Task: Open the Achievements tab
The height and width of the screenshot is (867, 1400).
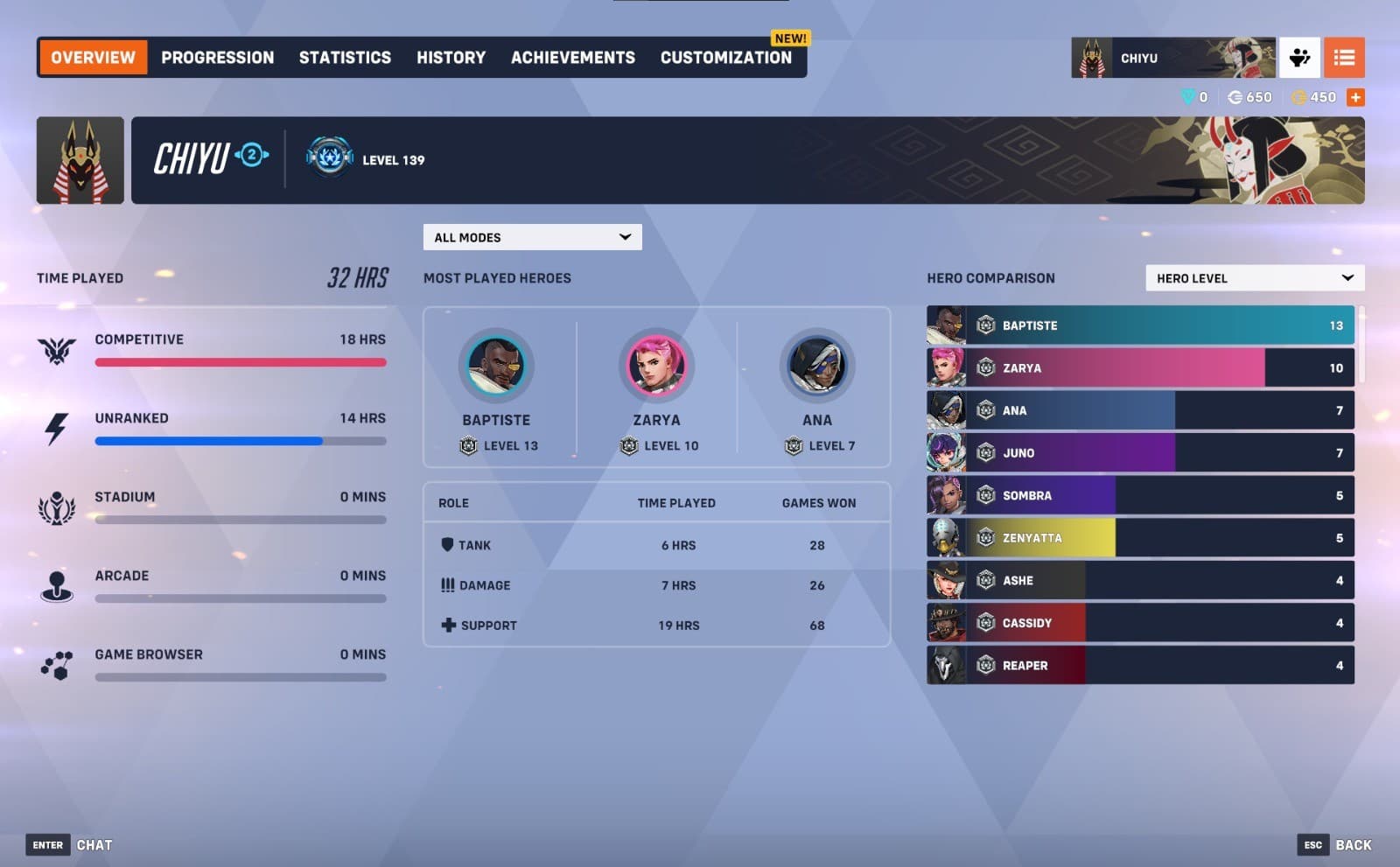Action: click(x=573, y=57)
